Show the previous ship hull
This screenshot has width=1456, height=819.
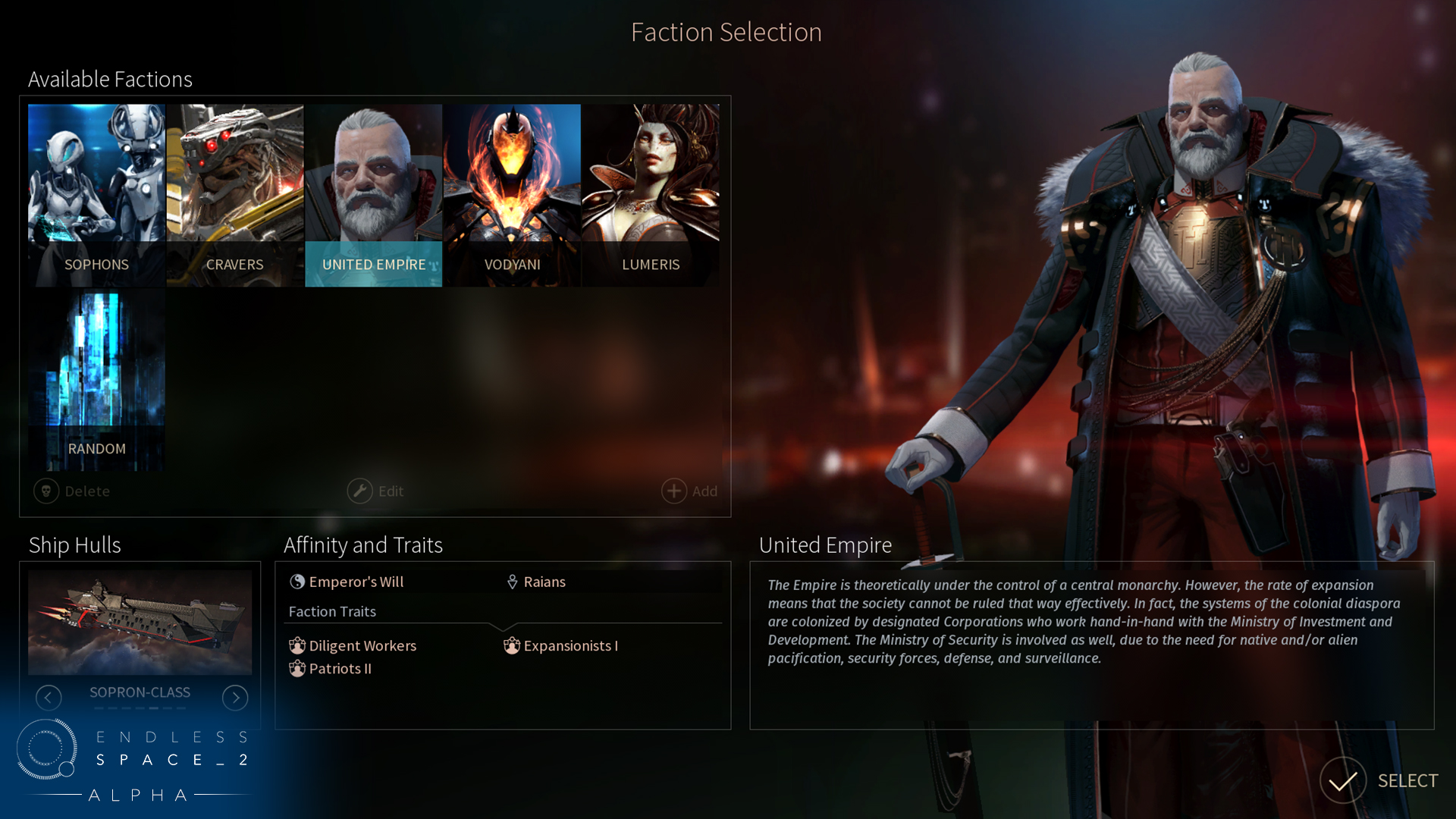tap(49, 698)
